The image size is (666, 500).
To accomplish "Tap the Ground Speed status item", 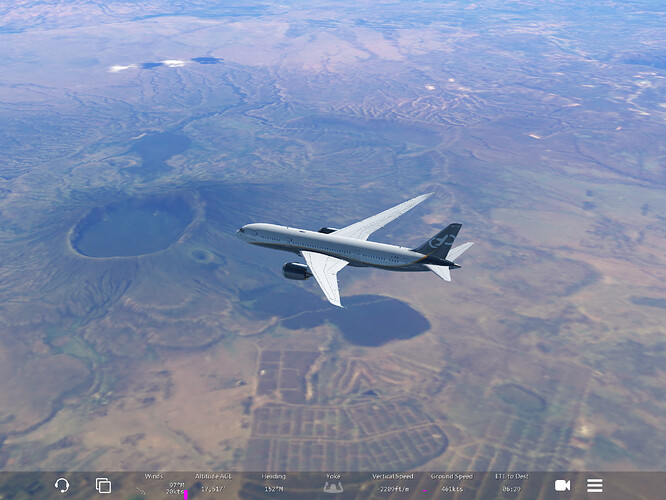I will [451, 484].
